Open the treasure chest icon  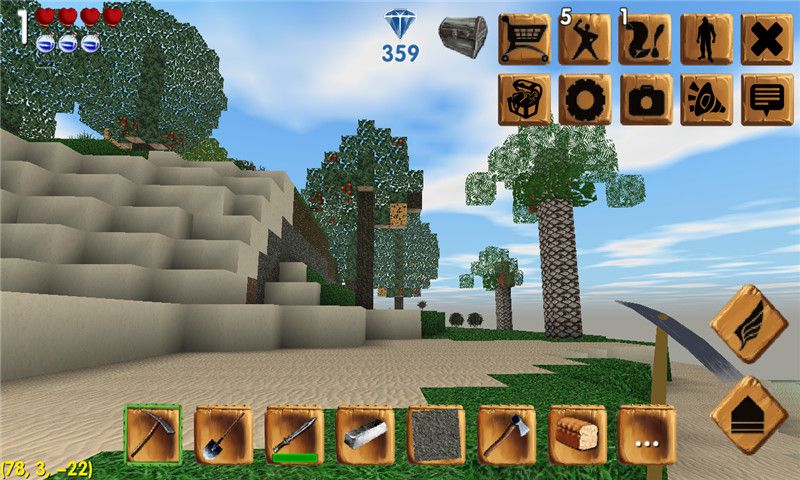(x=462, y=36)
